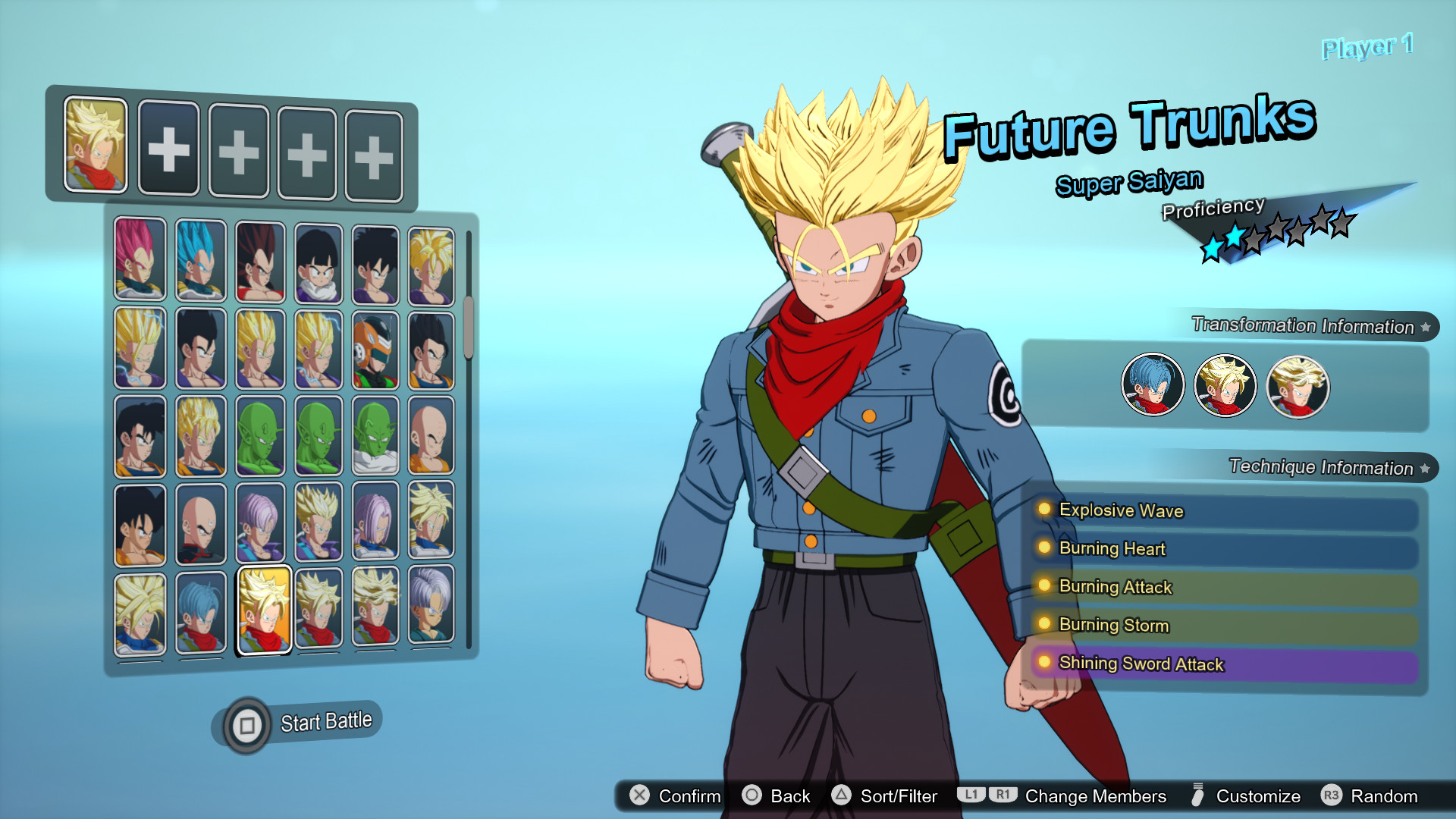Select the Future Trunks team slot portrait

coord(96,144)
